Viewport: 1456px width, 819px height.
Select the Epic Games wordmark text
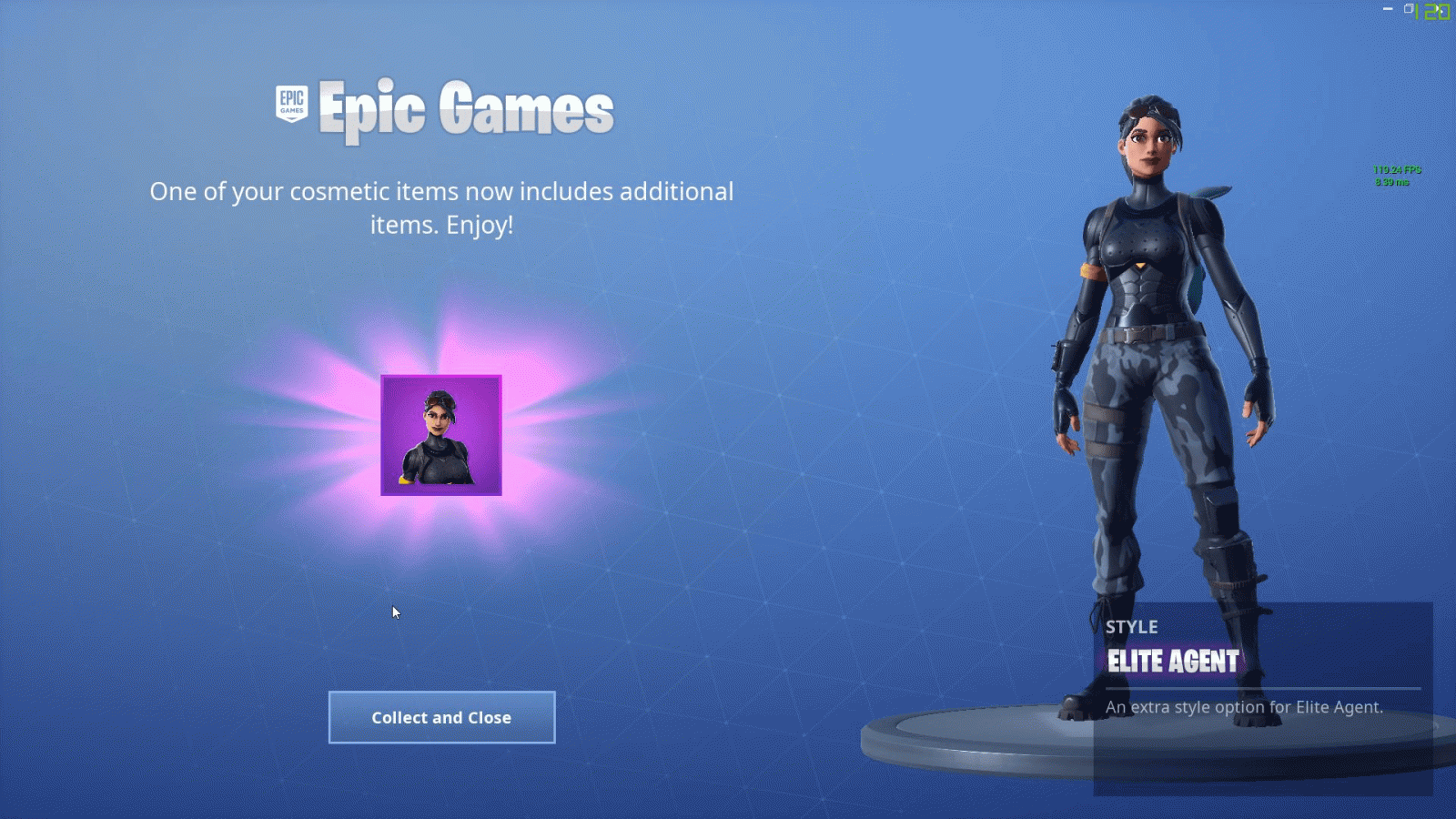(466, 107)
